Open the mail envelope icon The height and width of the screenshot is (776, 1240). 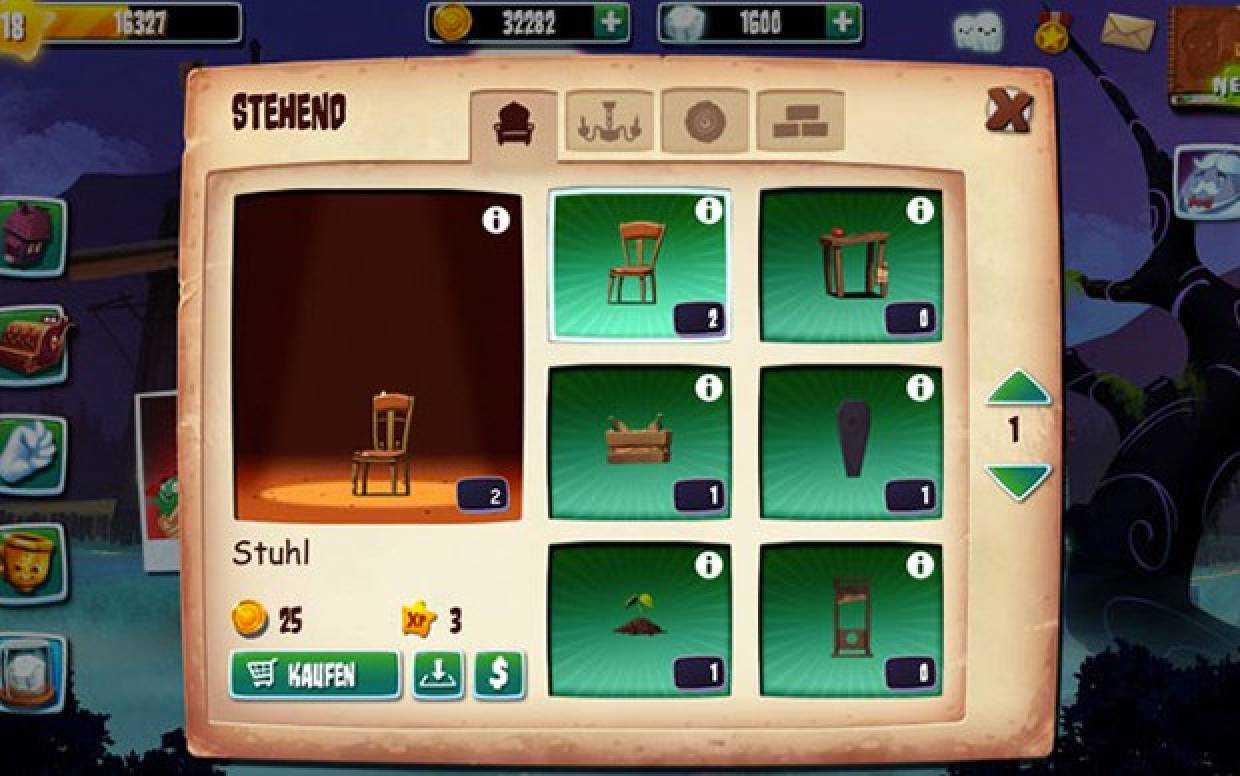(1127, 32)
